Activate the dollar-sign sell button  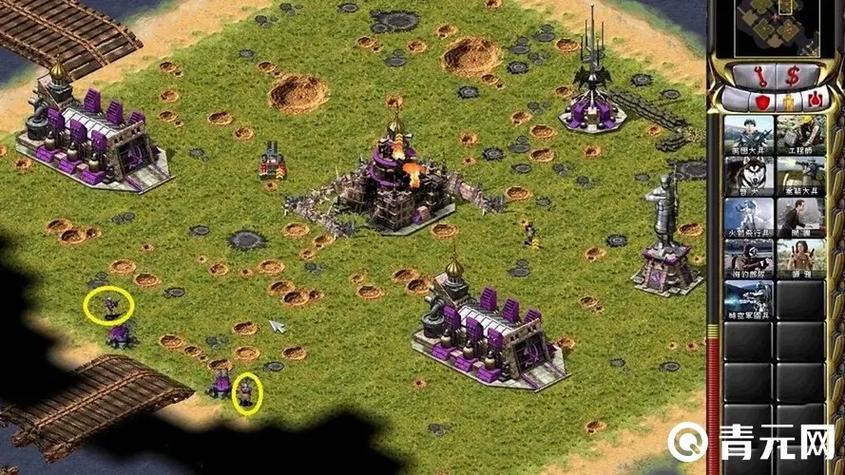tap(790, 75)
